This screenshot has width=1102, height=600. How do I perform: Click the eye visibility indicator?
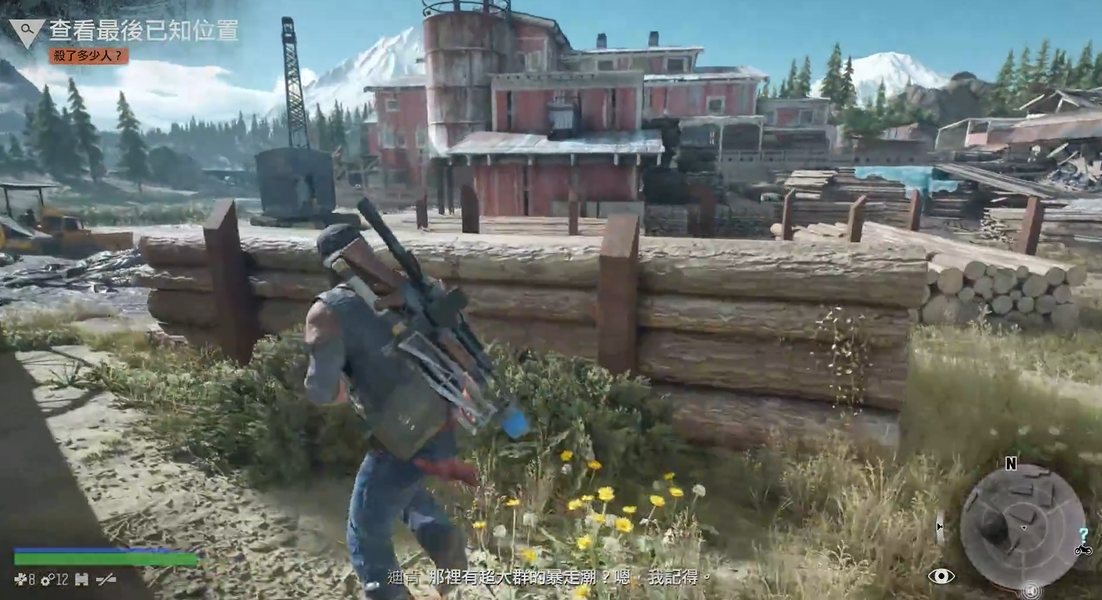click(x=940, y=576)
